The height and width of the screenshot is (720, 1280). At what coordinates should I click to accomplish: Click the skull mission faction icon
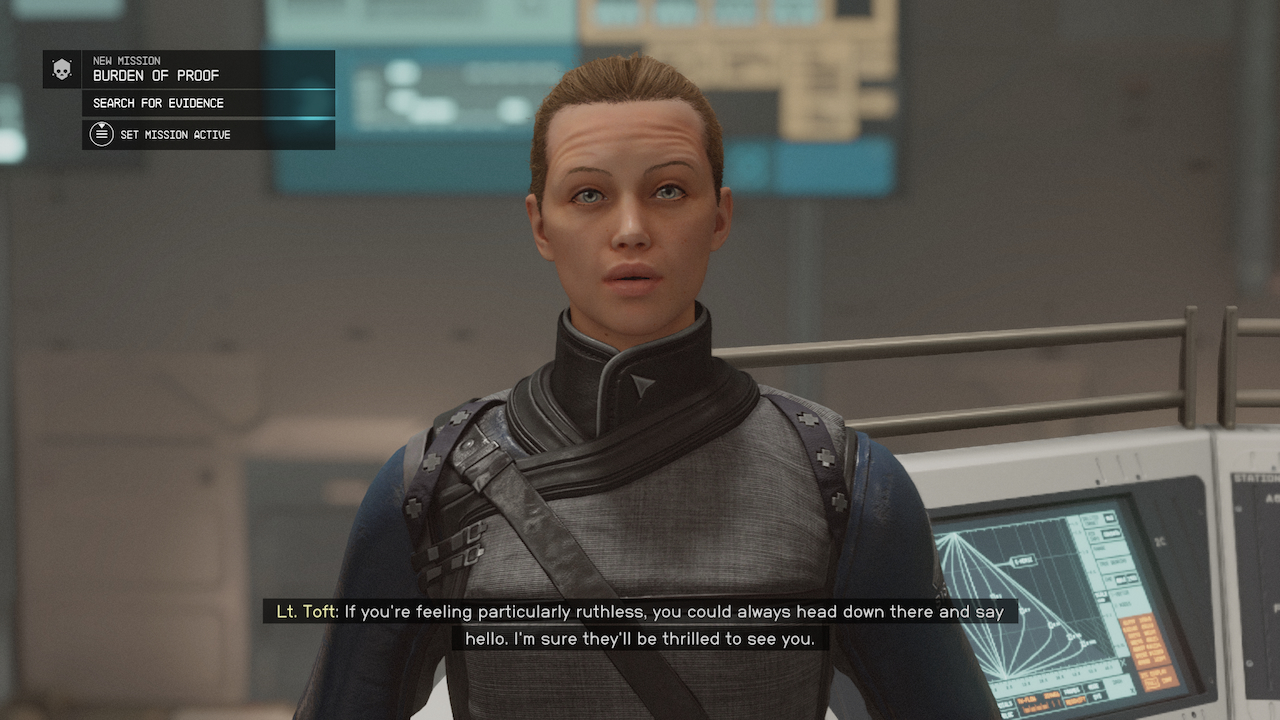click(63, 69)
